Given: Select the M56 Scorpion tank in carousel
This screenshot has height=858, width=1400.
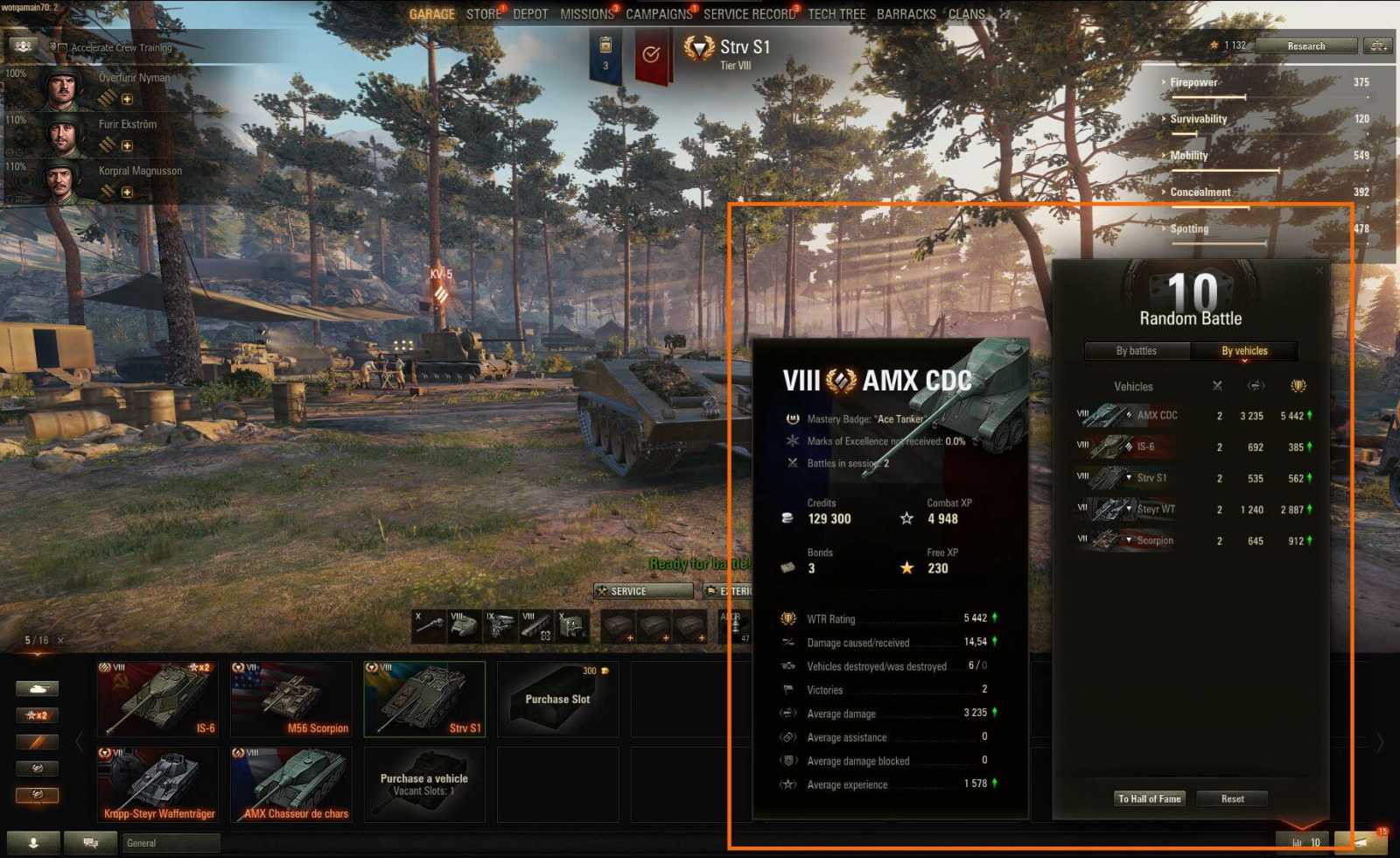Looking at the screenshot, I should click(290, 699).
